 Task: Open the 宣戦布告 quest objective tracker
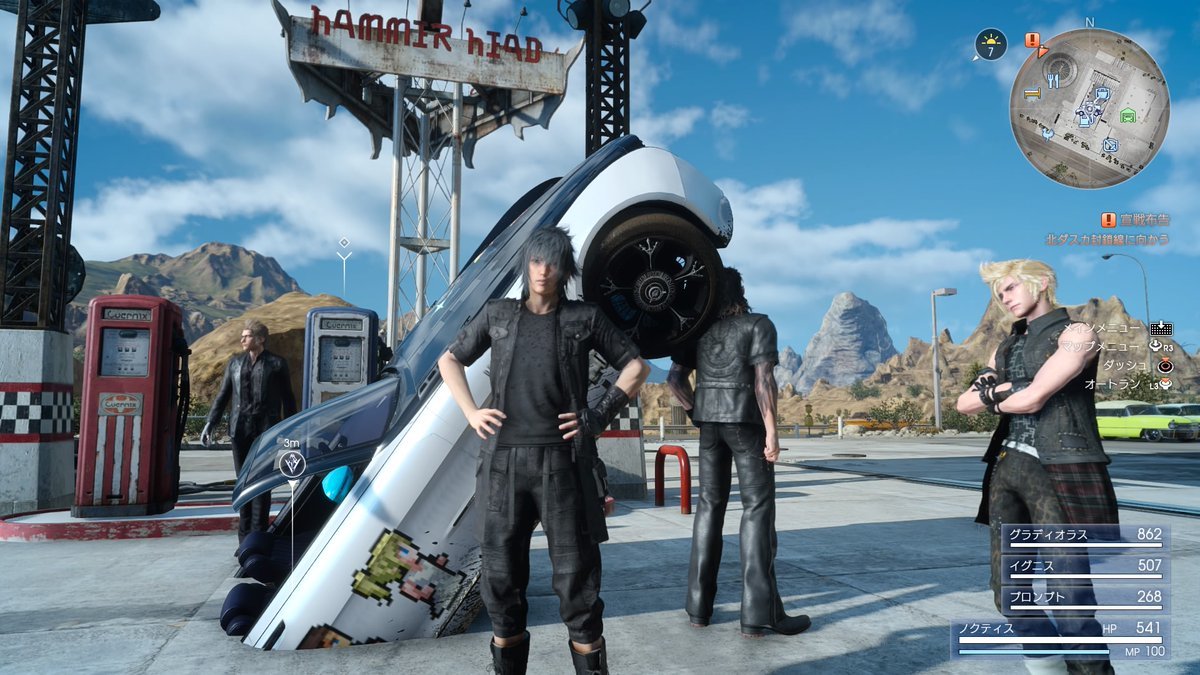(1136, 220)
